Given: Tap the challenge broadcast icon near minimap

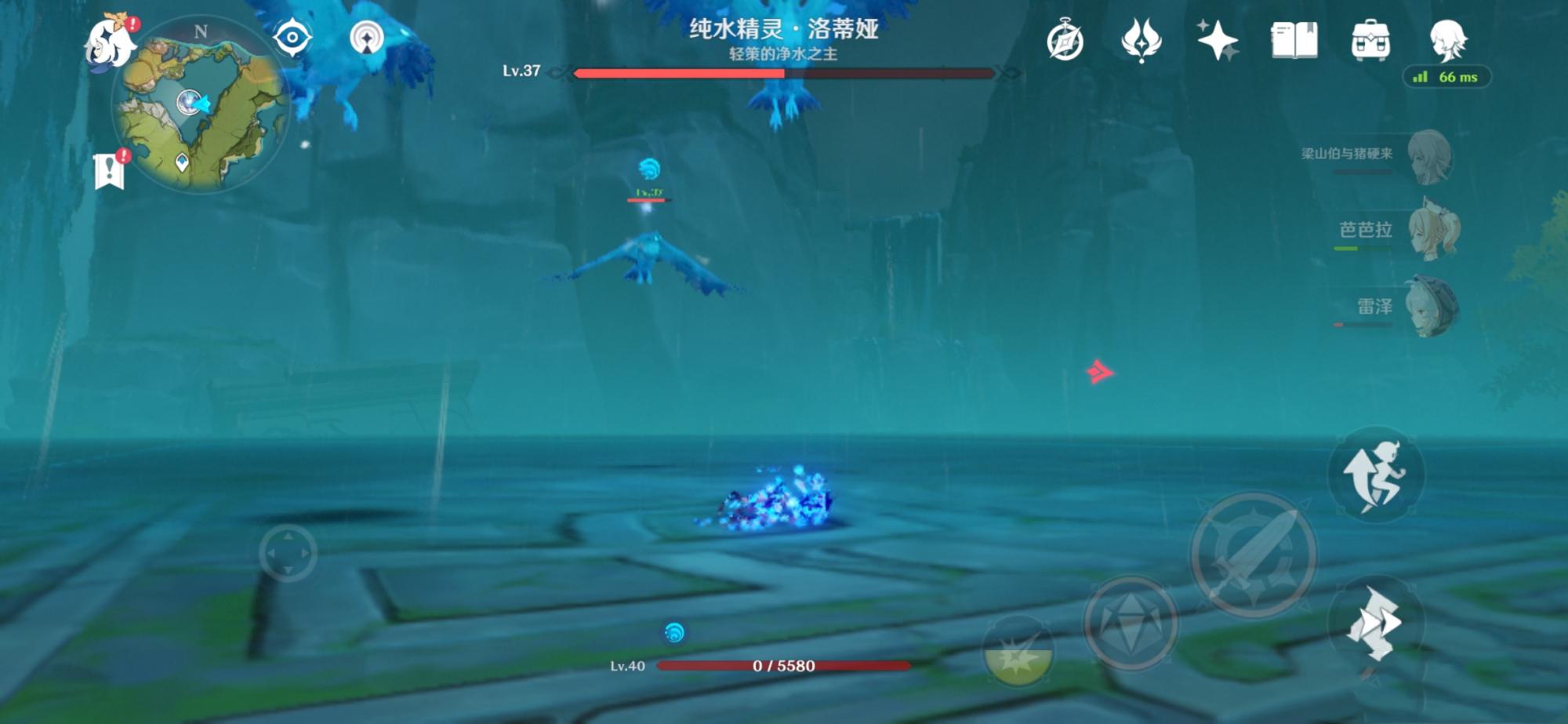Looking at the screenshot, I should click(365, 38).
